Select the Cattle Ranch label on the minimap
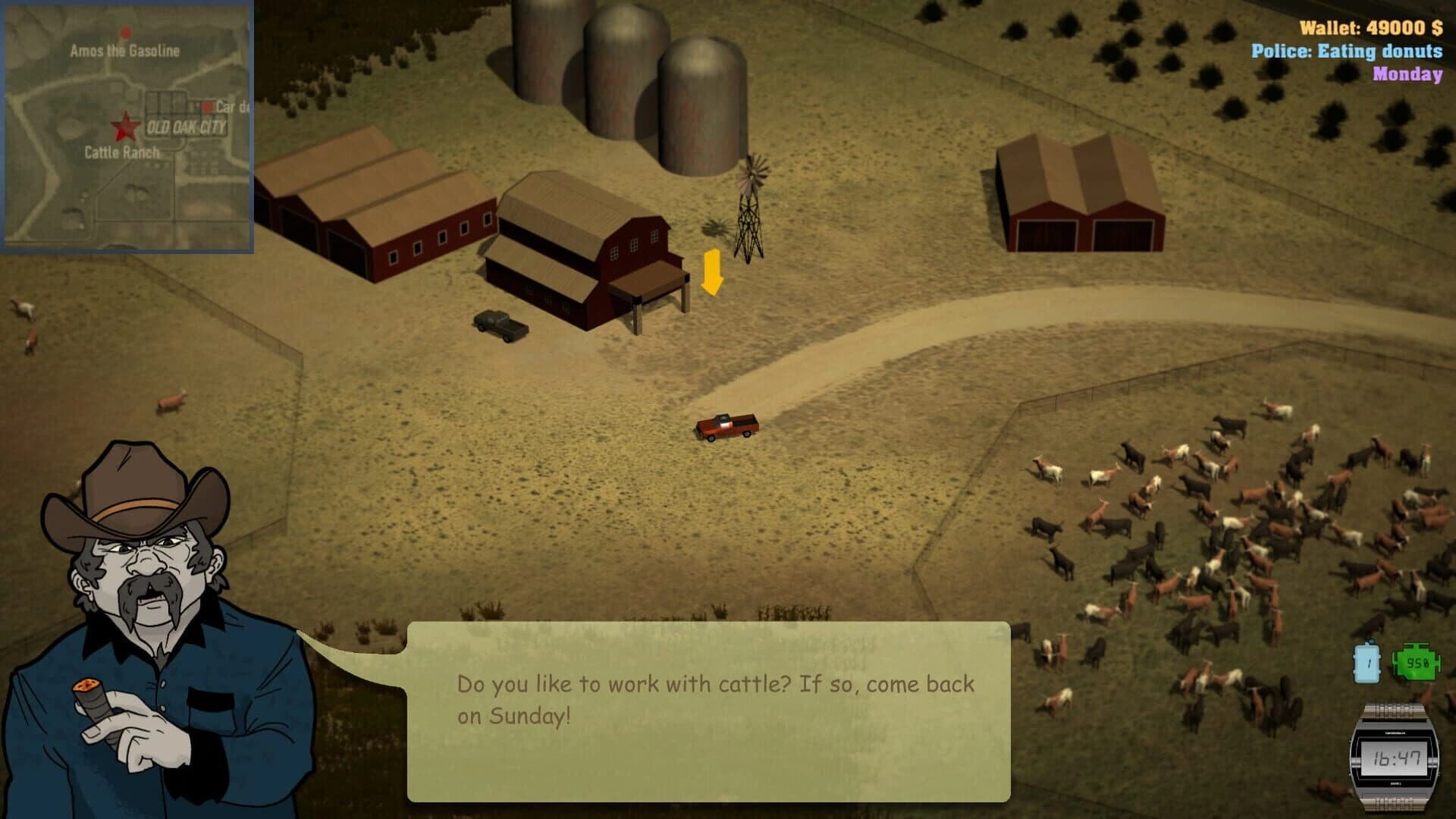Viewport: 1456px width, 819px height. coord(120,152)
